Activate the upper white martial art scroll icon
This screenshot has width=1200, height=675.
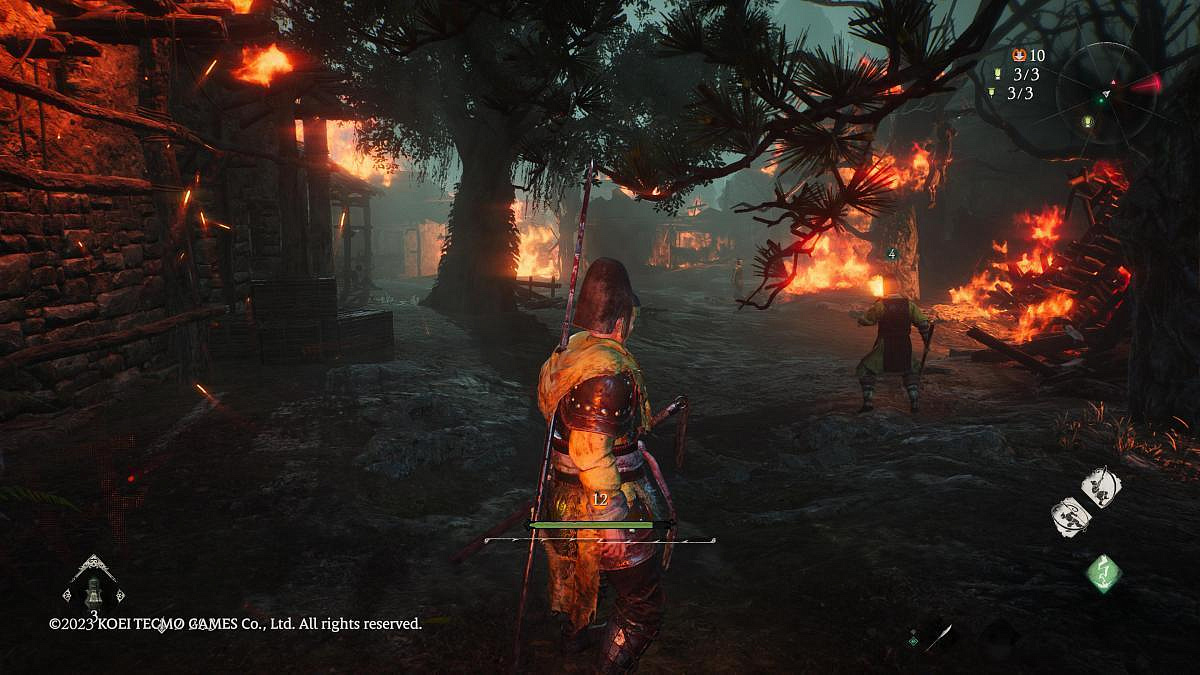pyautogui.click(x=1101, y=487)
